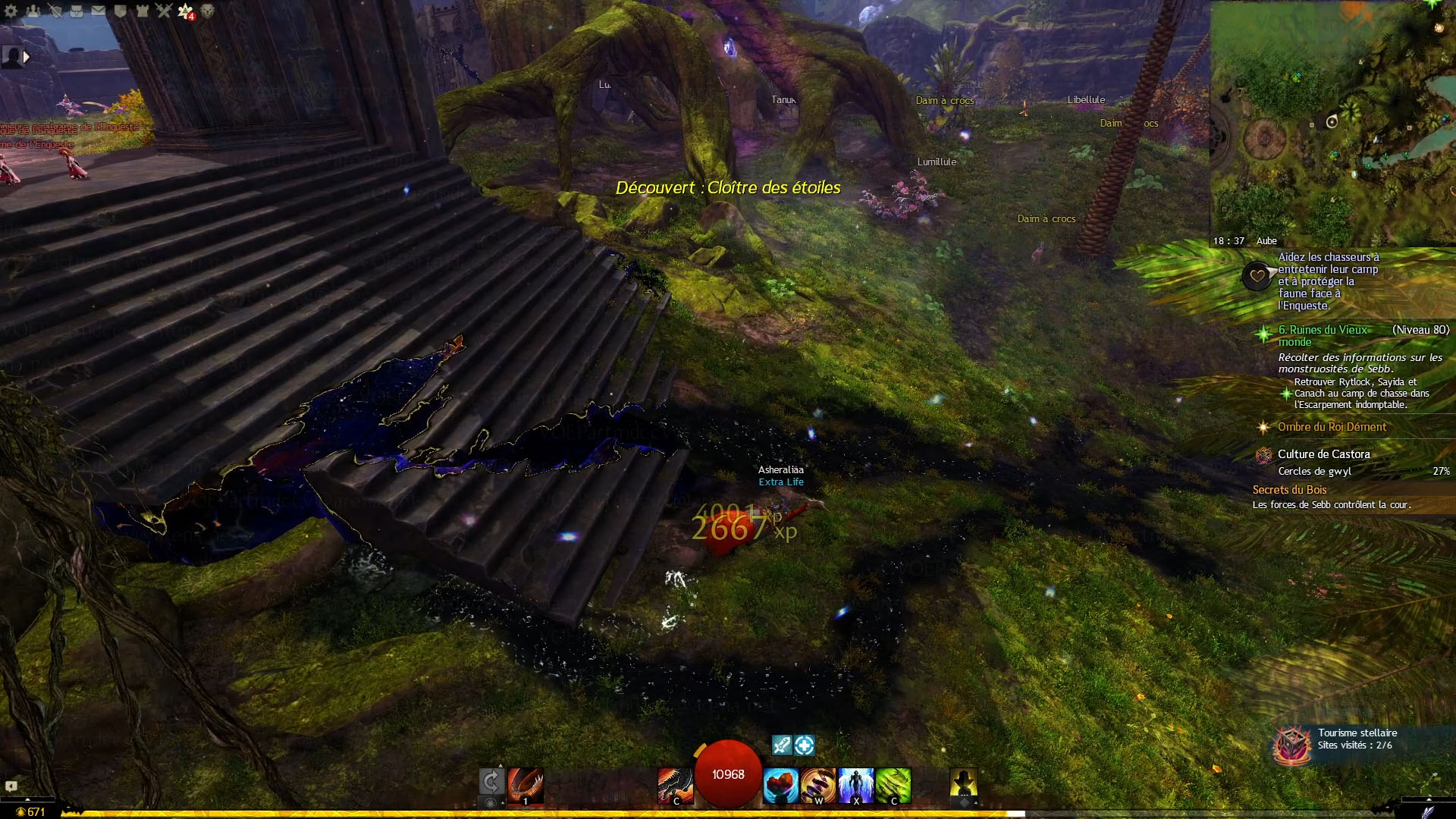Expand the party portrait arrow

27,56
